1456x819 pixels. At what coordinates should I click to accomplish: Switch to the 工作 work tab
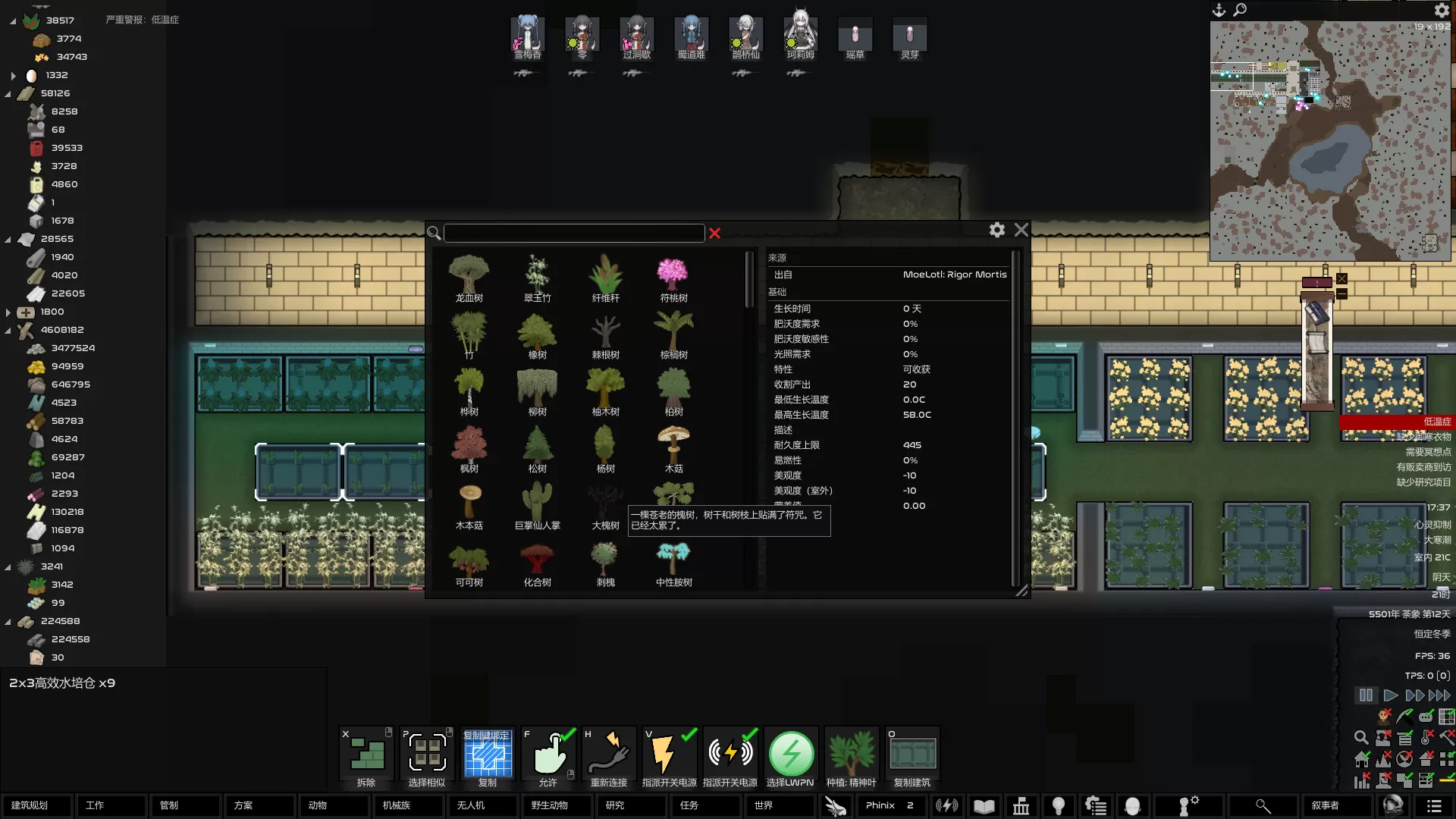[111, 805]
